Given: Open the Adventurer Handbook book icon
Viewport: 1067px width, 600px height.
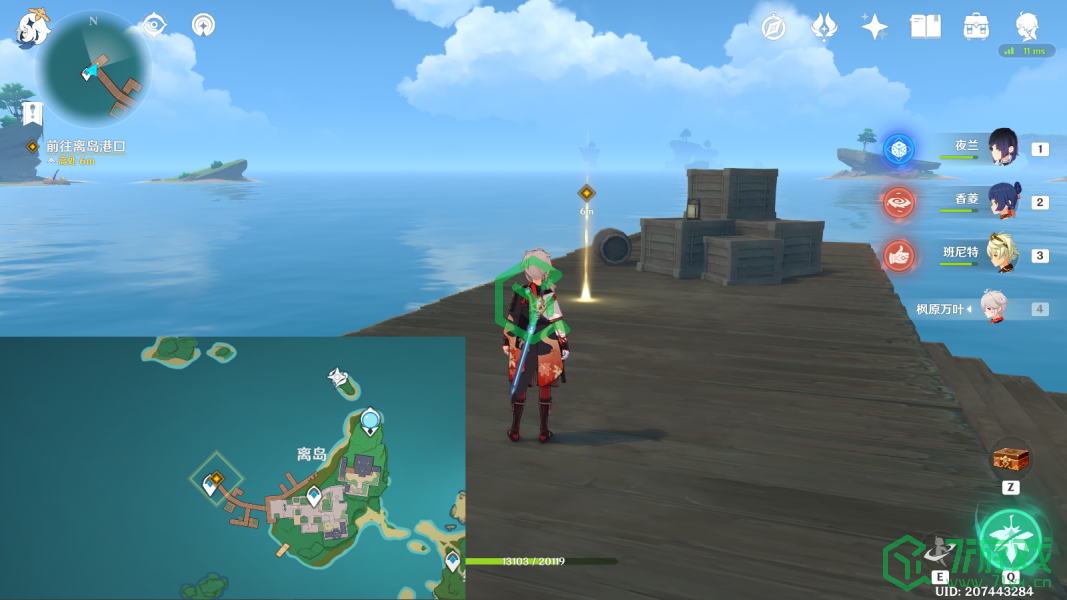Looking at the screenshot, I should coord(926,27).
